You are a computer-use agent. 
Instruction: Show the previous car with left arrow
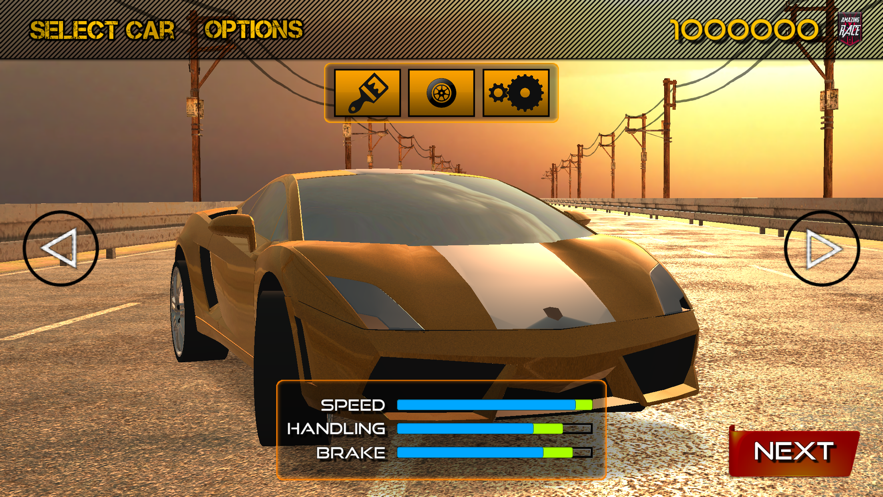point(61,248)
